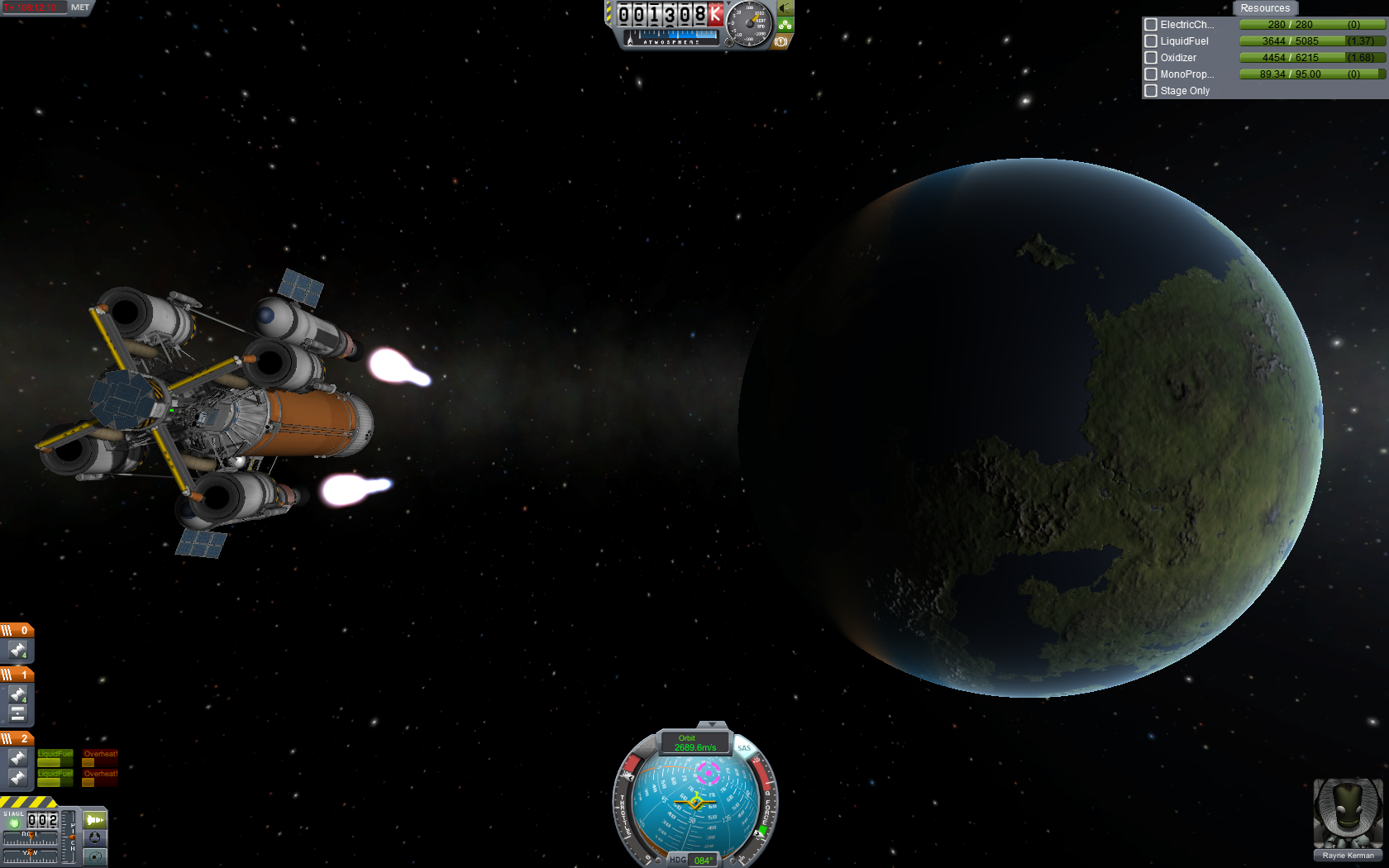Toggle SAS on the navball
This screenshot has height=868, width=1389.
[744, 748]
